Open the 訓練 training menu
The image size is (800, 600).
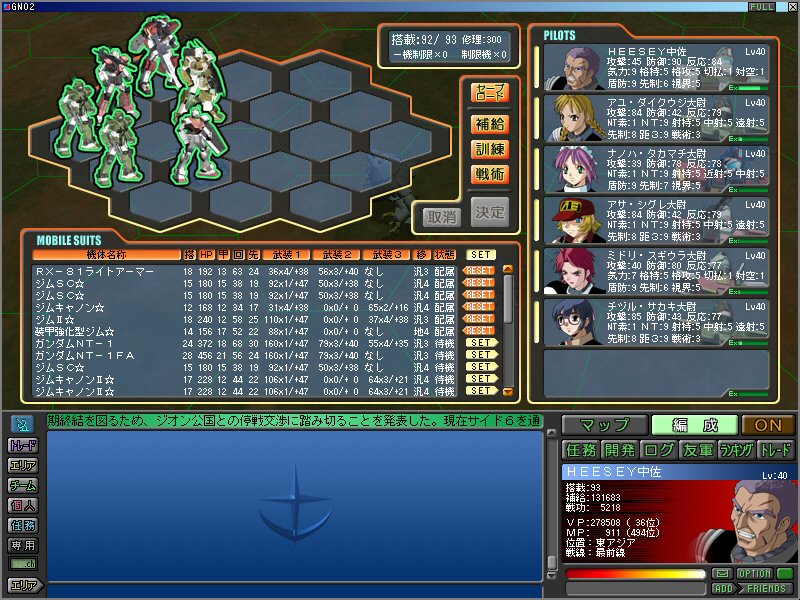coord(490,149)
